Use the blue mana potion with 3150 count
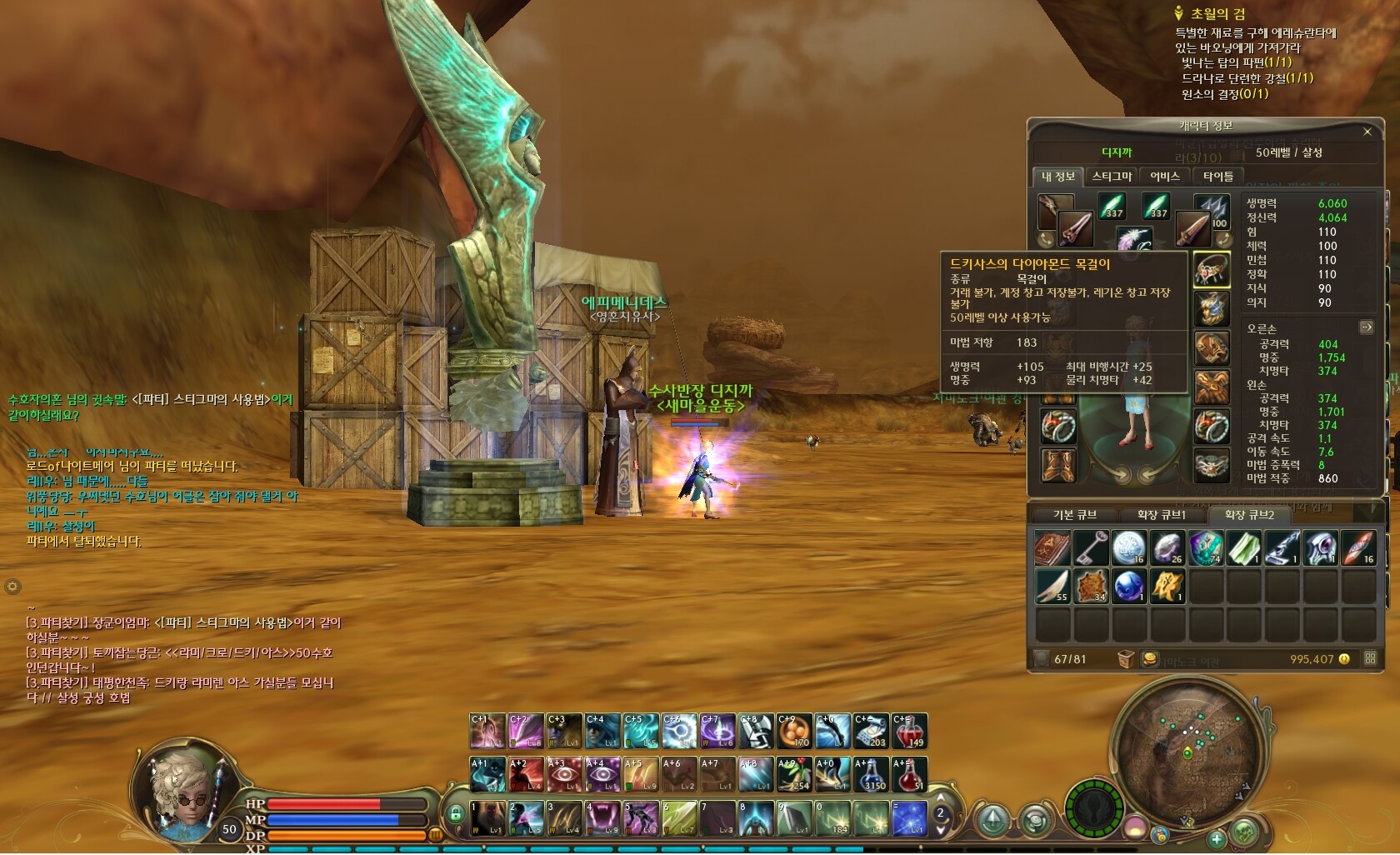The width and height of the screenshot is (1400, 855). pos(871,774)
